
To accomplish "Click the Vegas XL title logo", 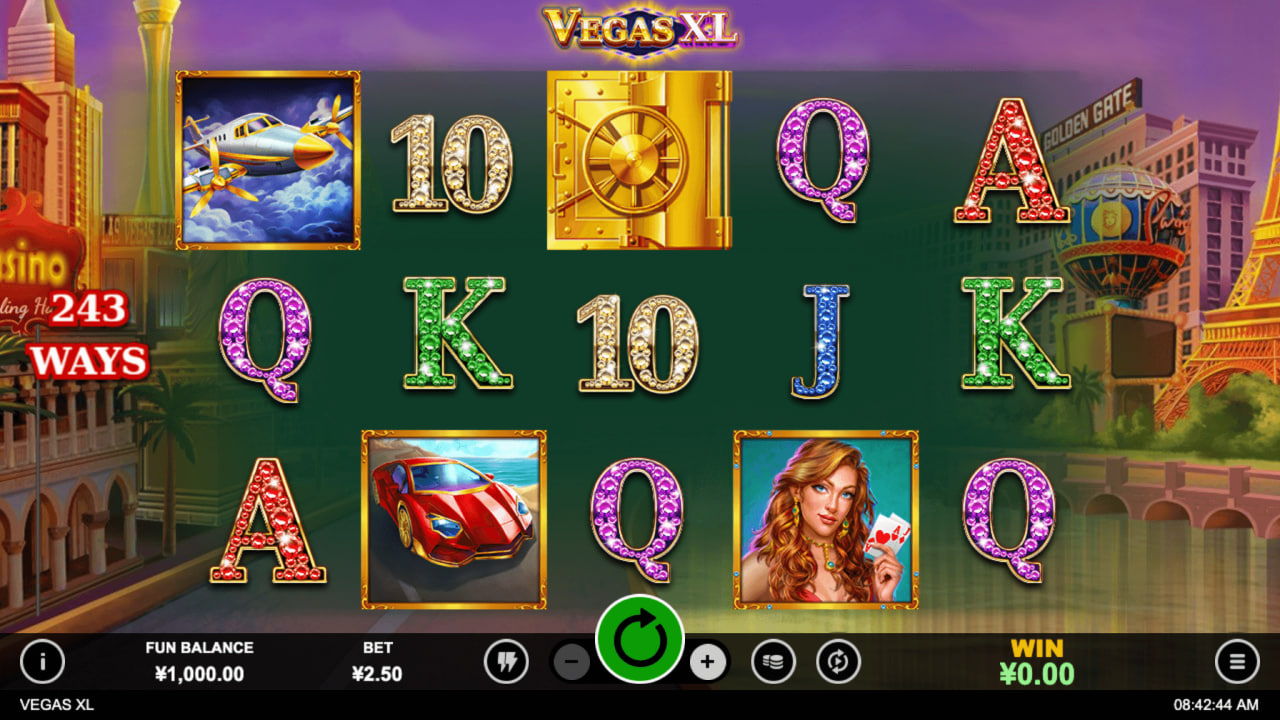I will point(640,28).
